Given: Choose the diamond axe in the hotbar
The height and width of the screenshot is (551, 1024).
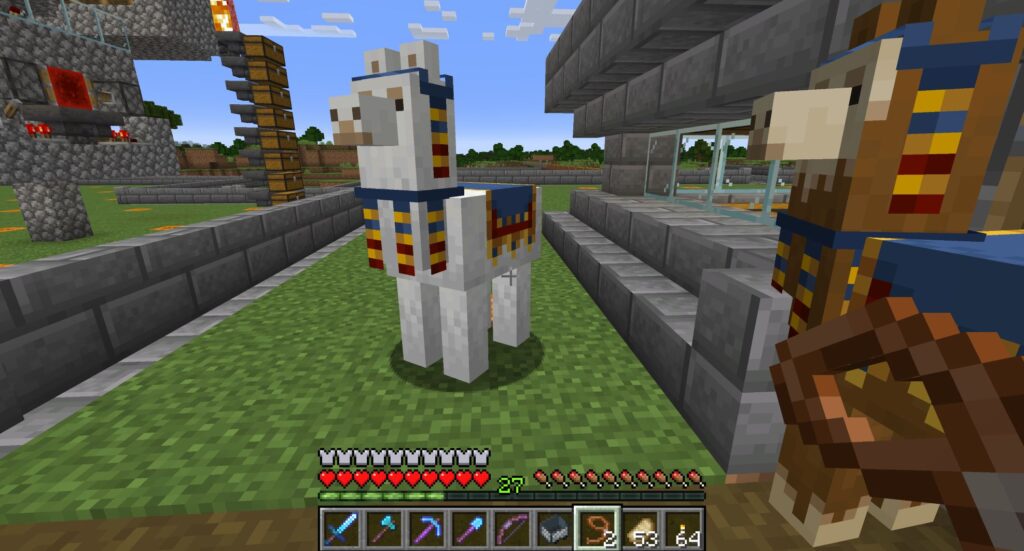Looking at the screenshot, I should point(384,528).
